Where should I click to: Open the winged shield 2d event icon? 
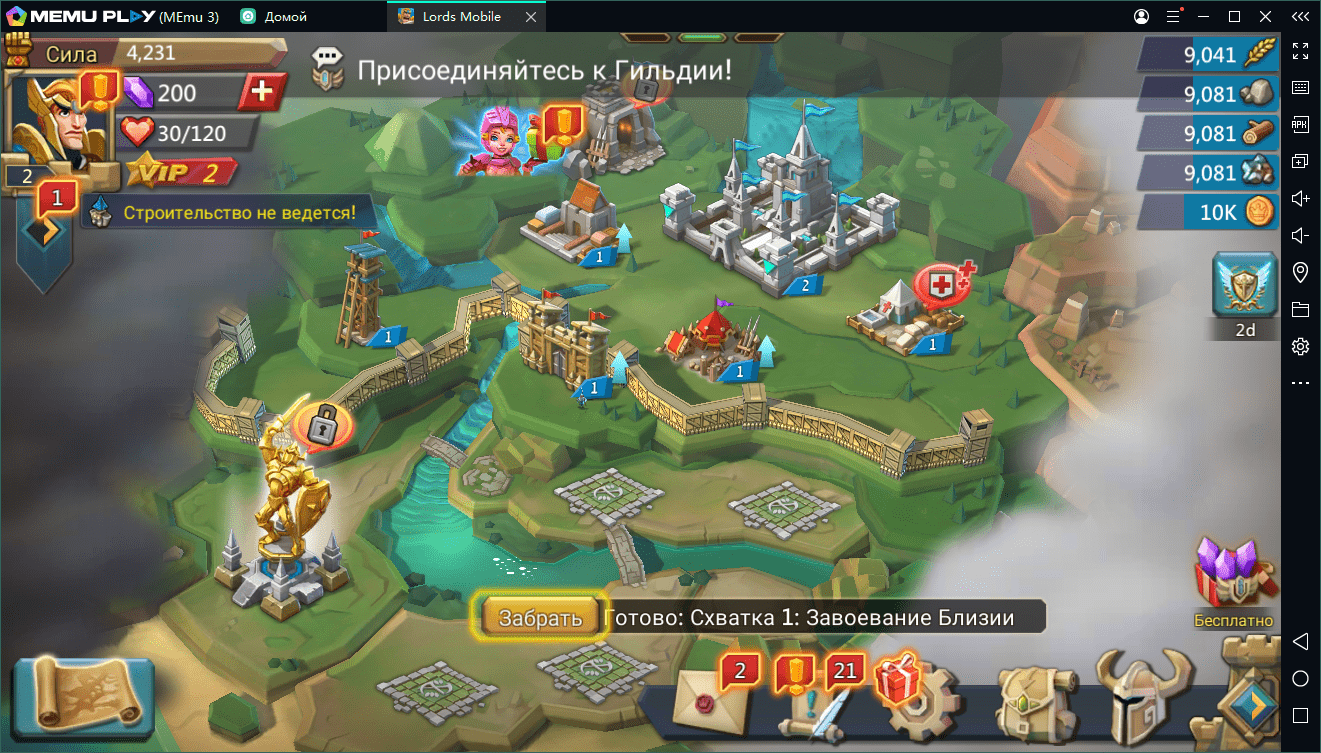(1245, 287)
